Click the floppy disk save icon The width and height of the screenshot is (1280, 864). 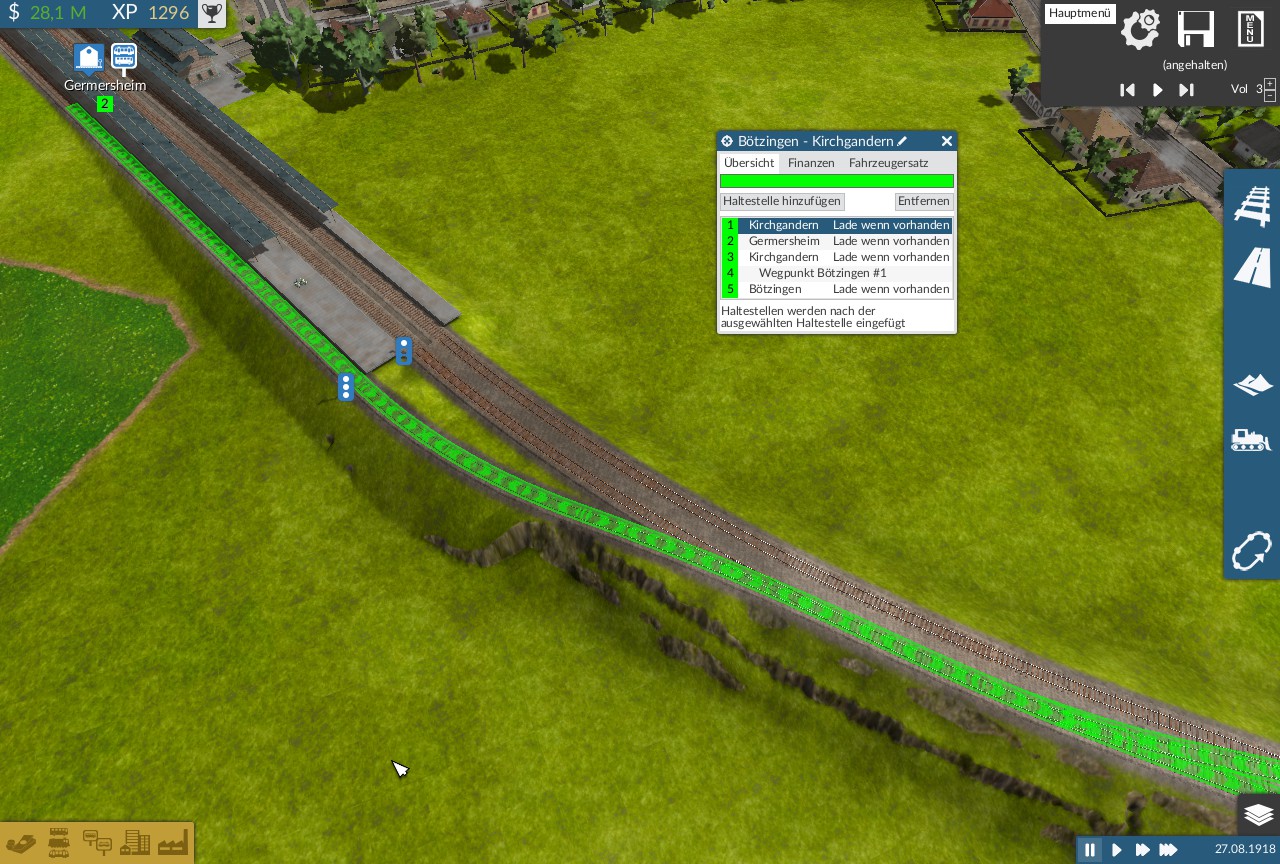coord(1195,29)
